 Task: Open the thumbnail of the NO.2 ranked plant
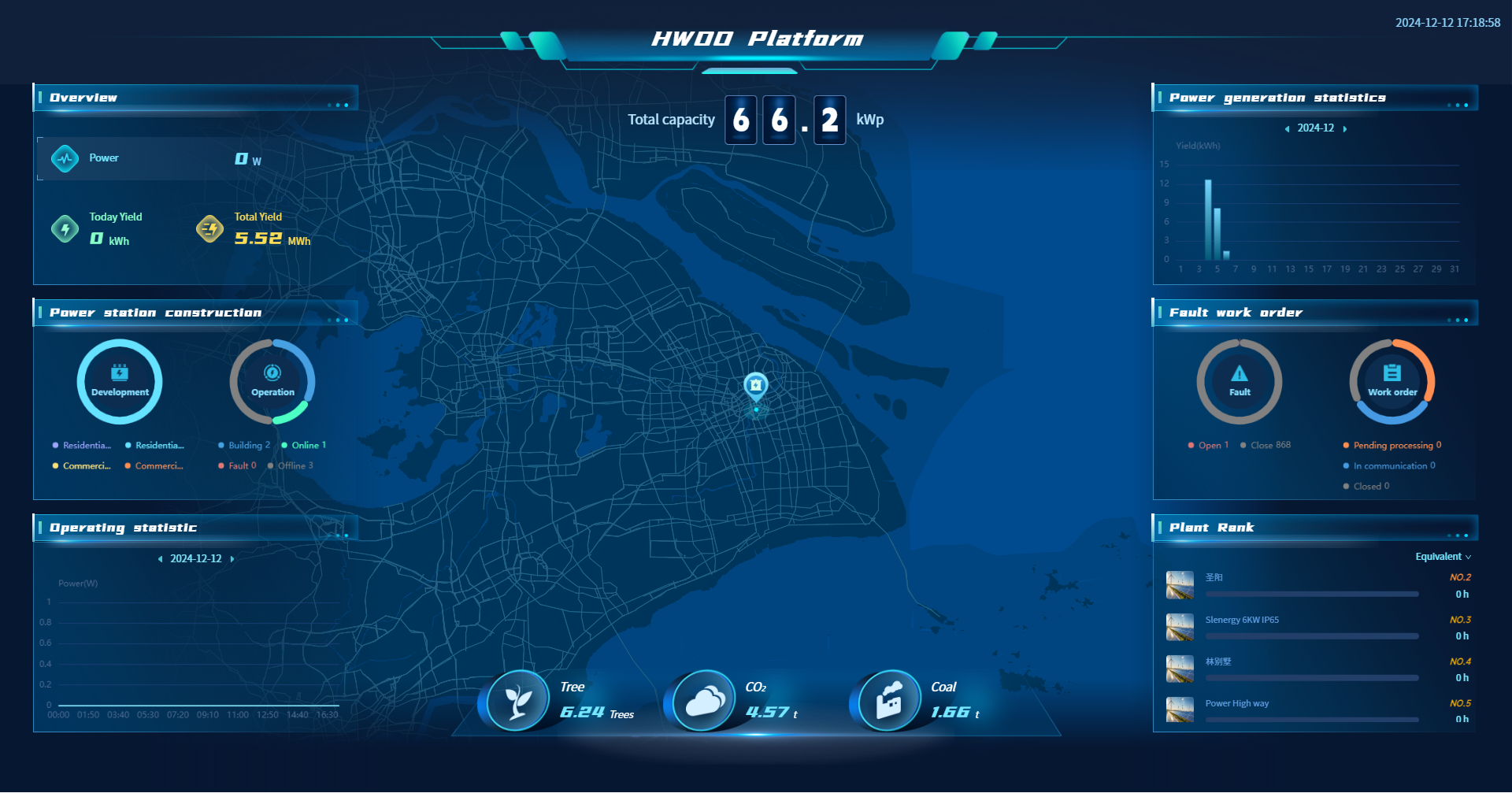tap(1180, 585)
